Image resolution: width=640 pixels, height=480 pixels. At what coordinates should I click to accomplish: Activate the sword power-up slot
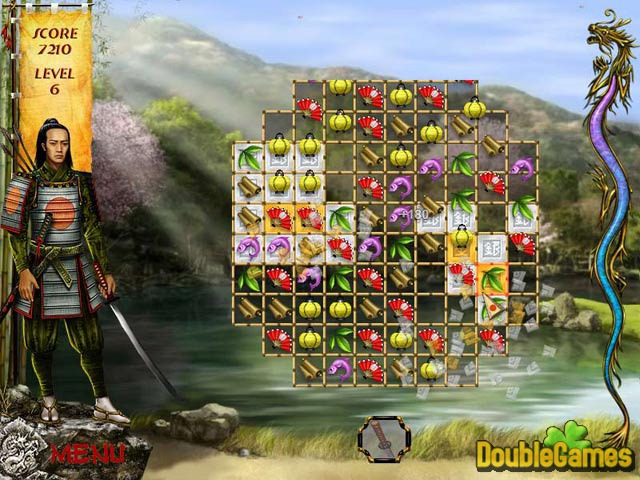tap(384, 439)
